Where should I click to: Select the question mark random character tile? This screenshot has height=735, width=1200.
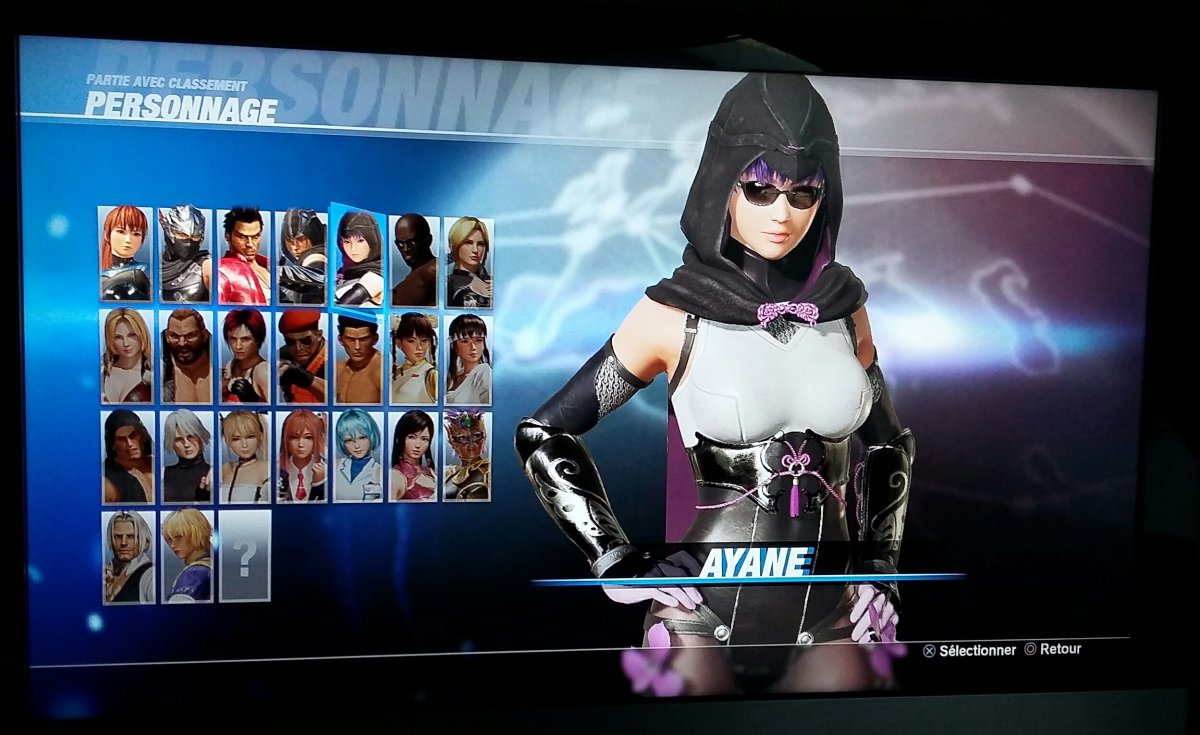click(x=245, y=556)
